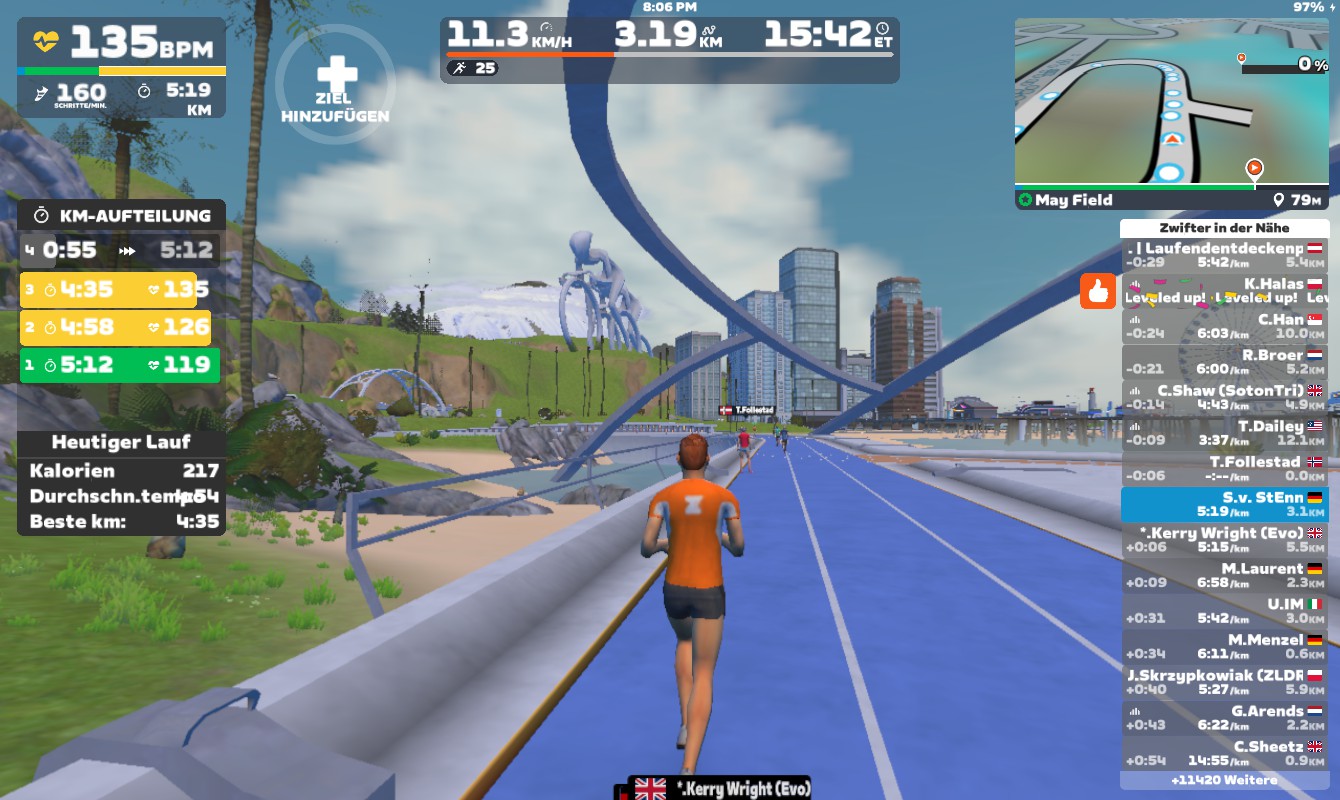Expand the +11420 Weitere riders entry
The height and width of the screenshot is (800, 1340).
click(x=1225, y=780)
